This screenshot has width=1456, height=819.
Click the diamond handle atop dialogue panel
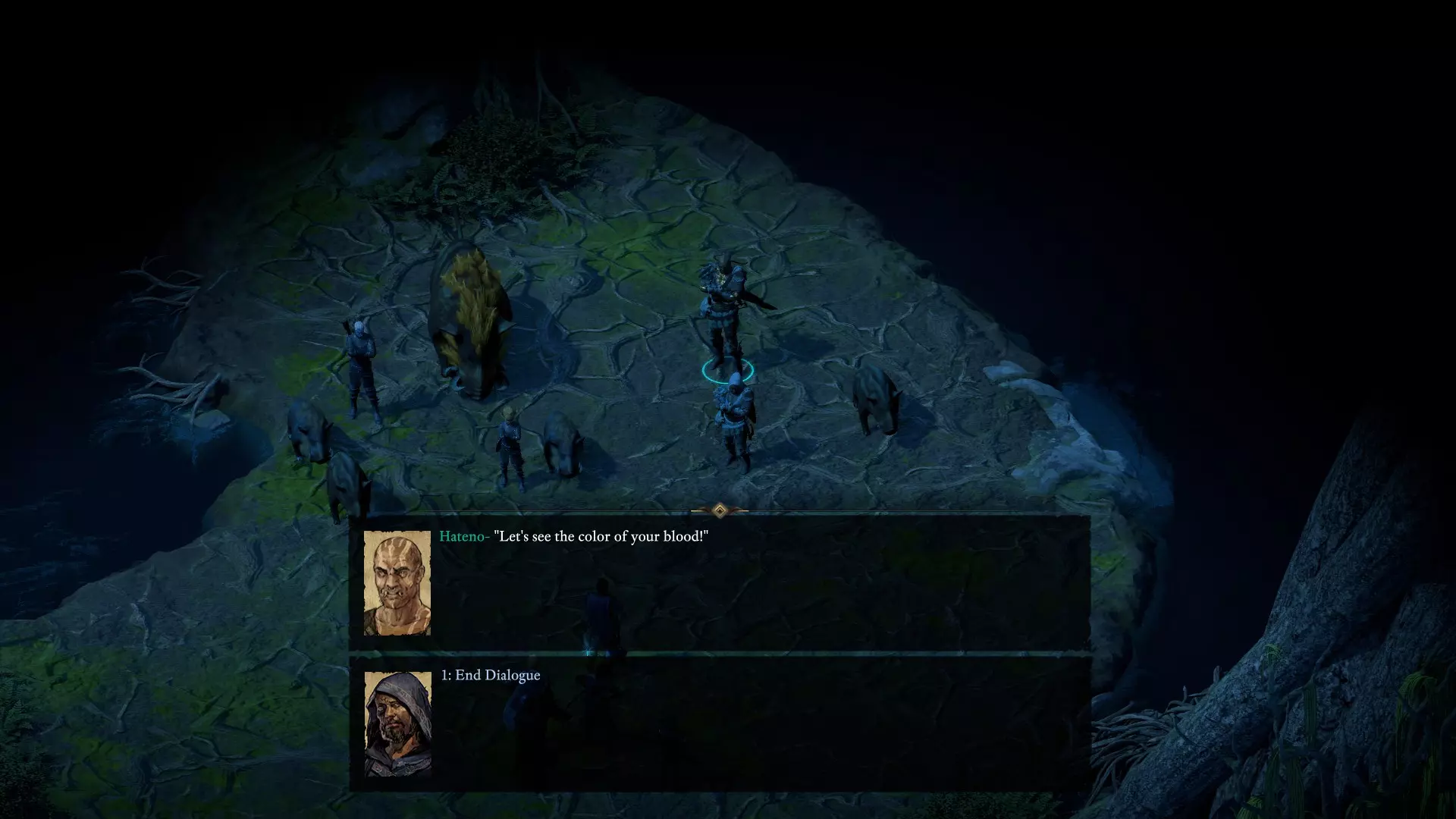point(720,510)
